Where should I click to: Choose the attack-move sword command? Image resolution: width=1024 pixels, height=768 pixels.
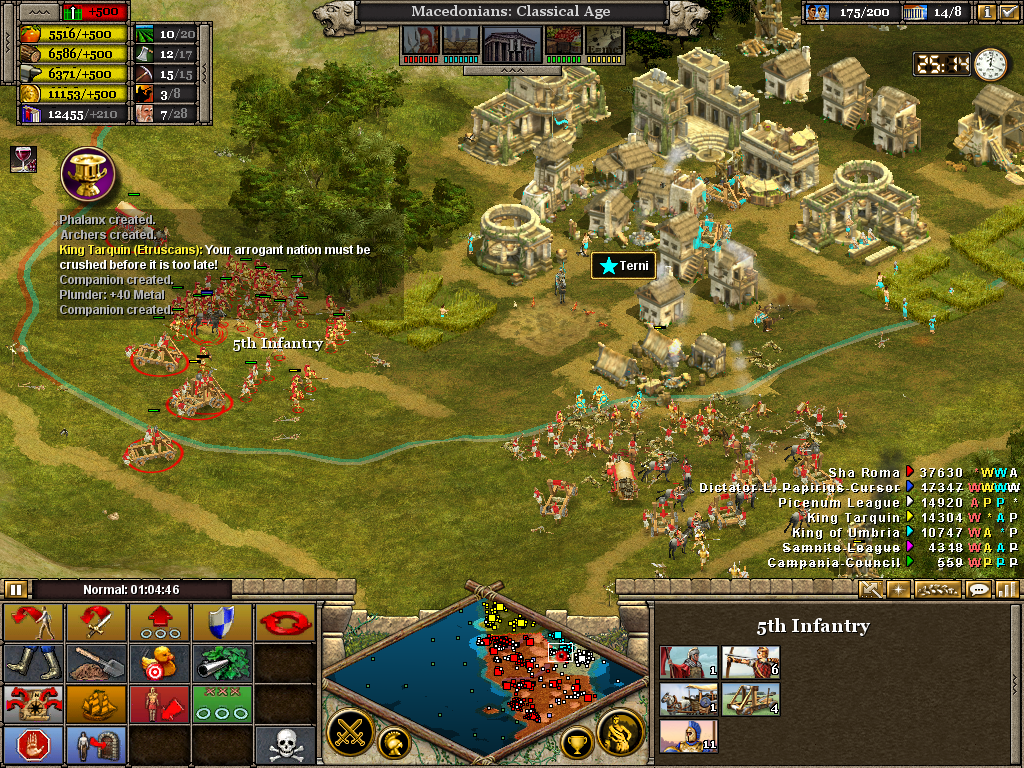click(x=96, y=623)
